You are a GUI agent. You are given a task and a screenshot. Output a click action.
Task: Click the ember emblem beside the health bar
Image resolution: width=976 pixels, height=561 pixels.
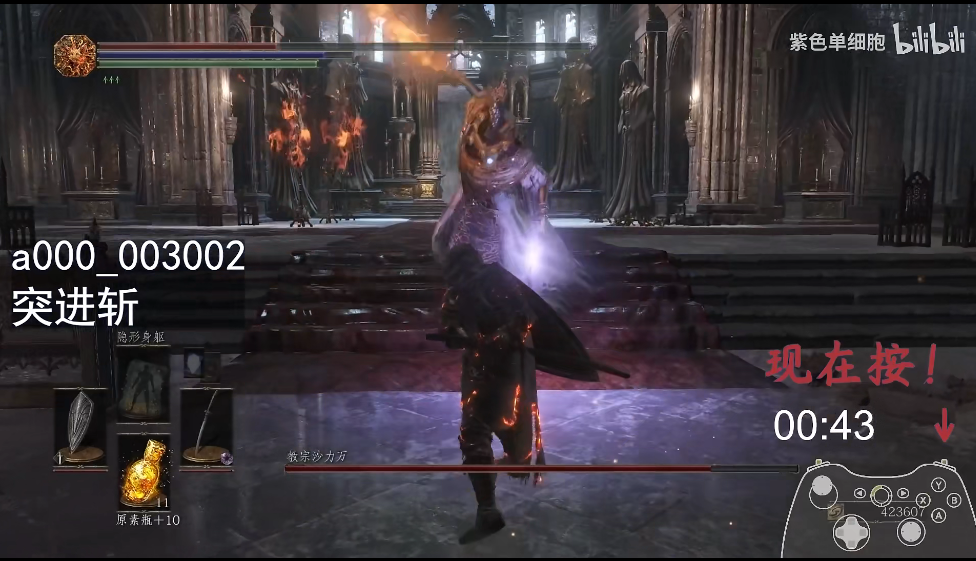tap(75, 54)
